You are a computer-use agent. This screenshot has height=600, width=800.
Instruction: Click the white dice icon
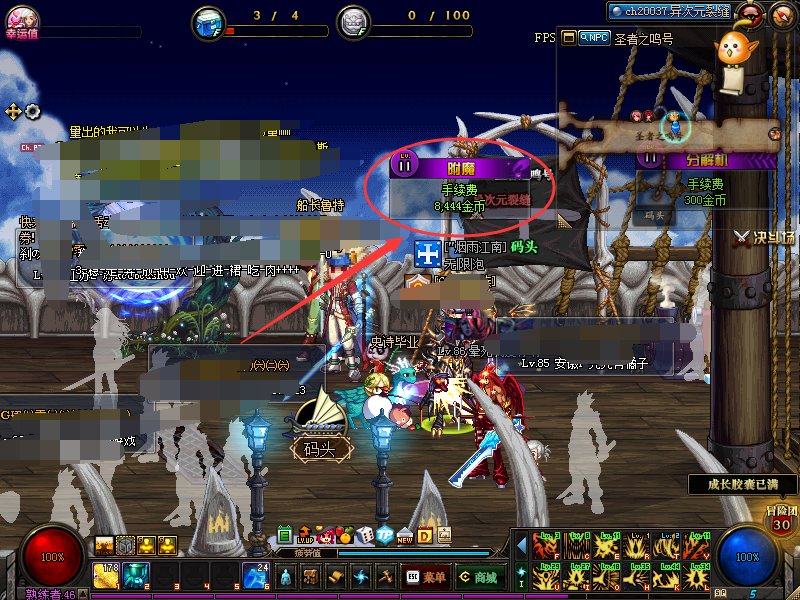pos(366,535)
